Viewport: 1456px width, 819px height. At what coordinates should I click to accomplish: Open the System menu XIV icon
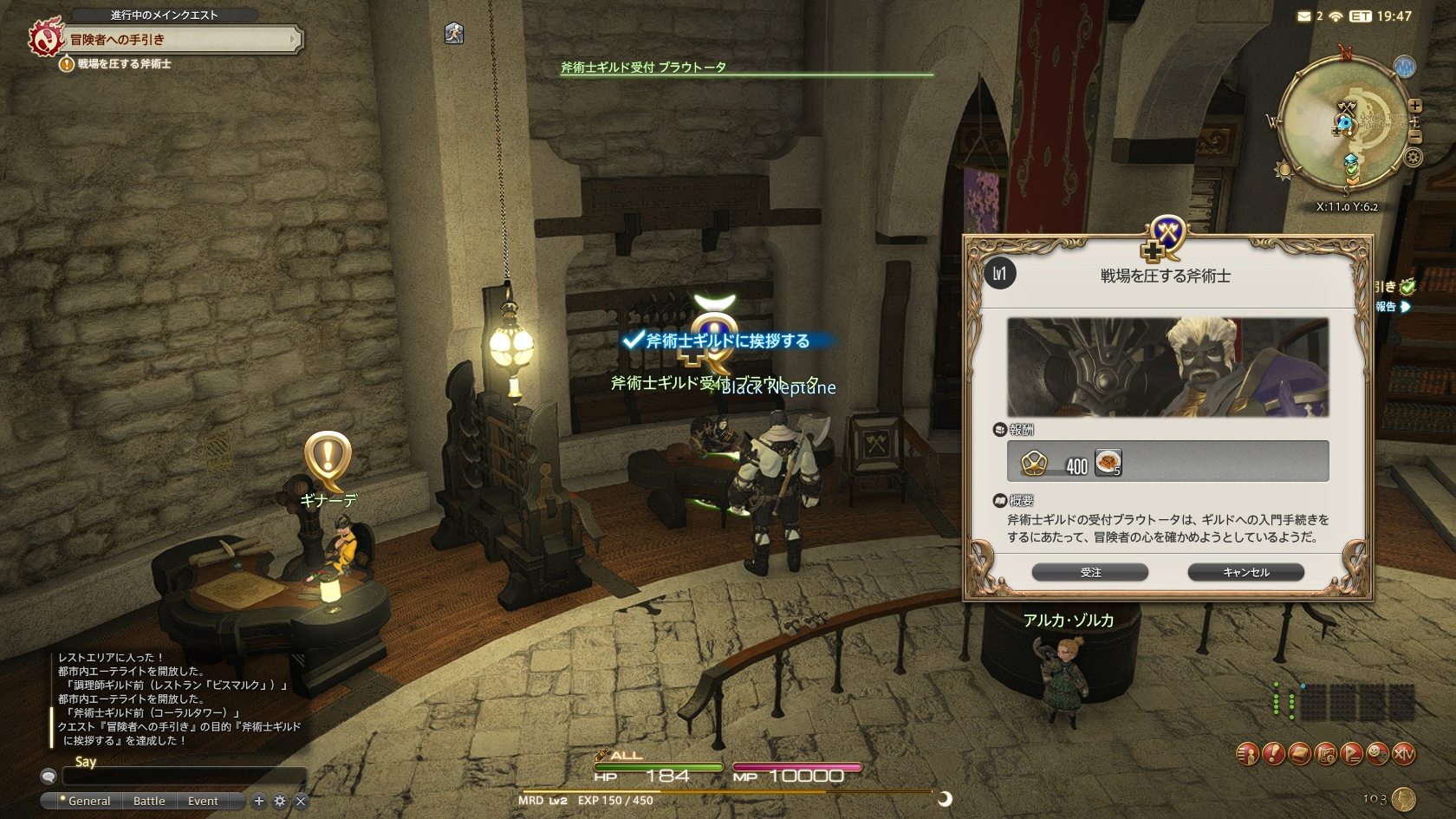tap(1403, 754)
